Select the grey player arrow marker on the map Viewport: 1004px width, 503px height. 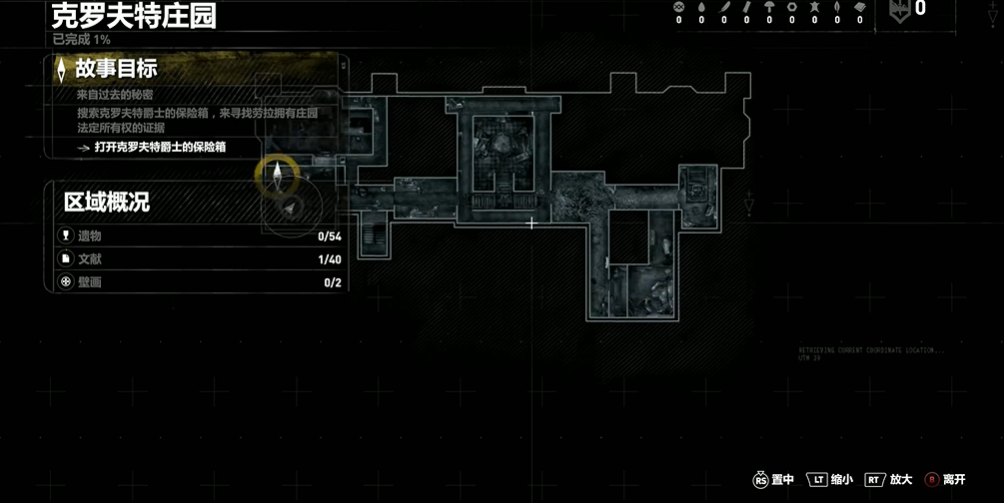tap(291, 206)
